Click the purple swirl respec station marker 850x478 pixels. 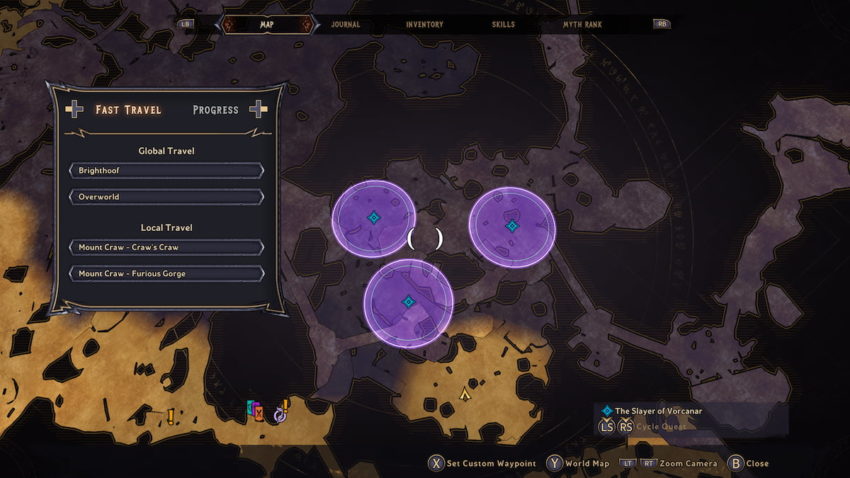(x=280, y=414)
